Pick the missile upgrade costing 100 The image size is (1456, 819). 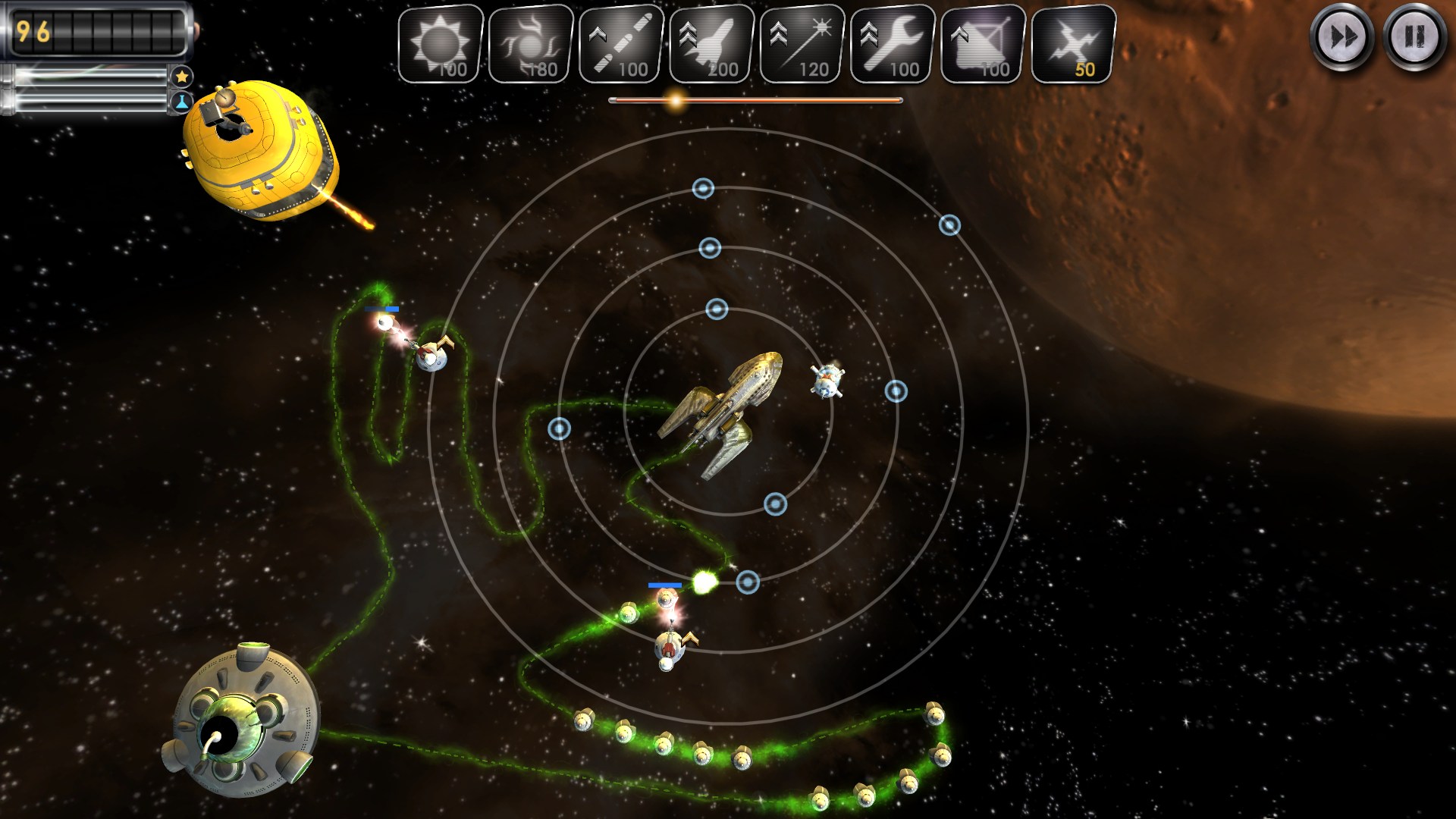coord(621,44)
